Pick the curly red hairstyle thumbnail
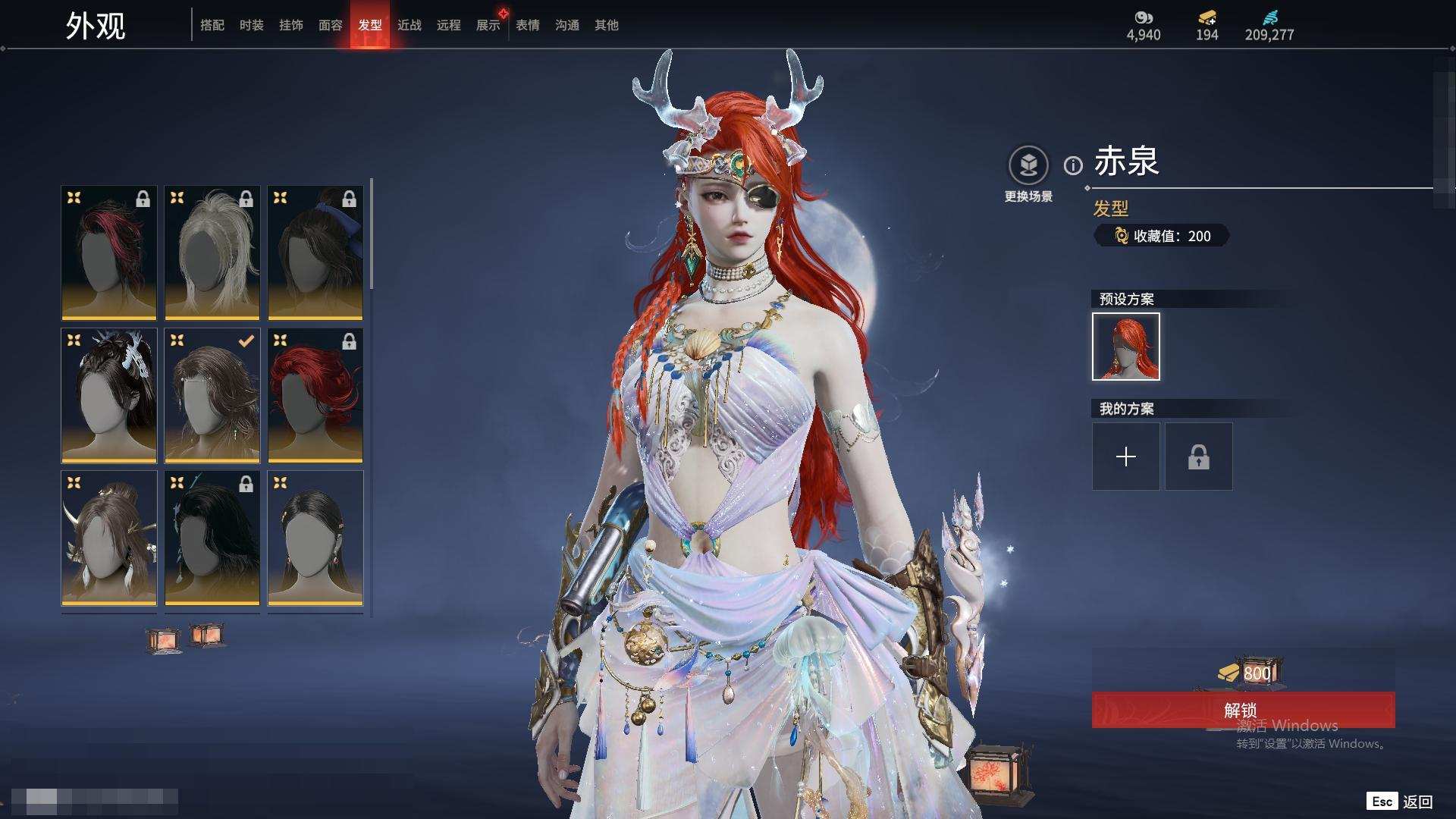The image size is (1456, 819). [315, 395]
